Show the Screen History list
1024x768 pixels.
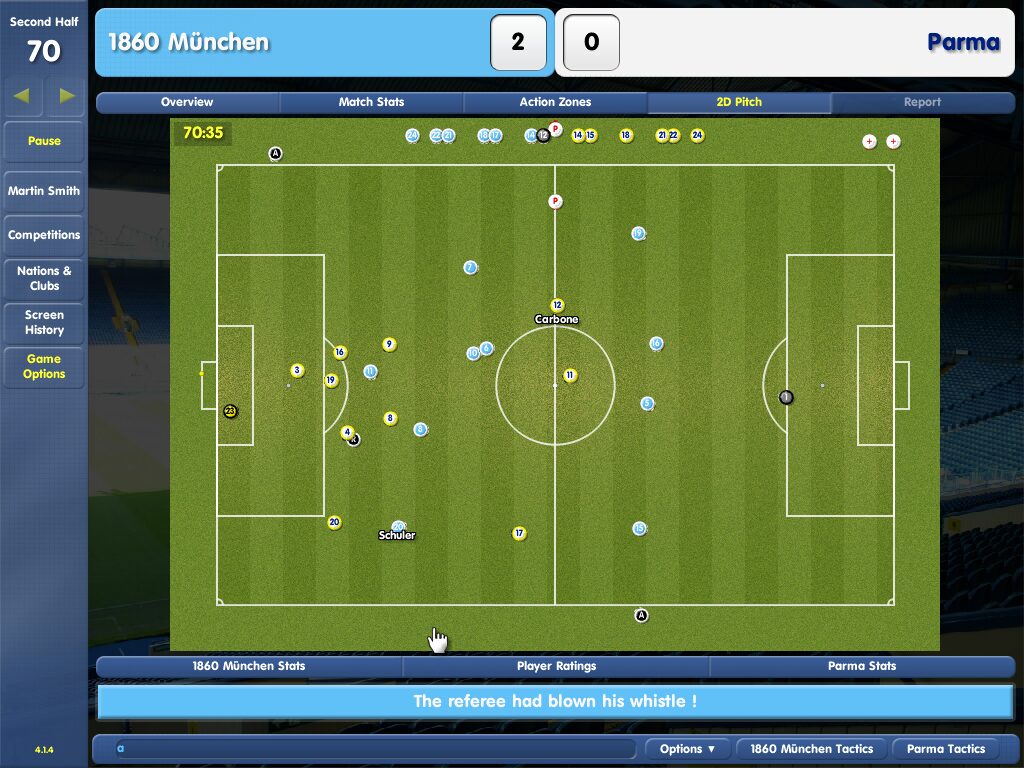44,322
